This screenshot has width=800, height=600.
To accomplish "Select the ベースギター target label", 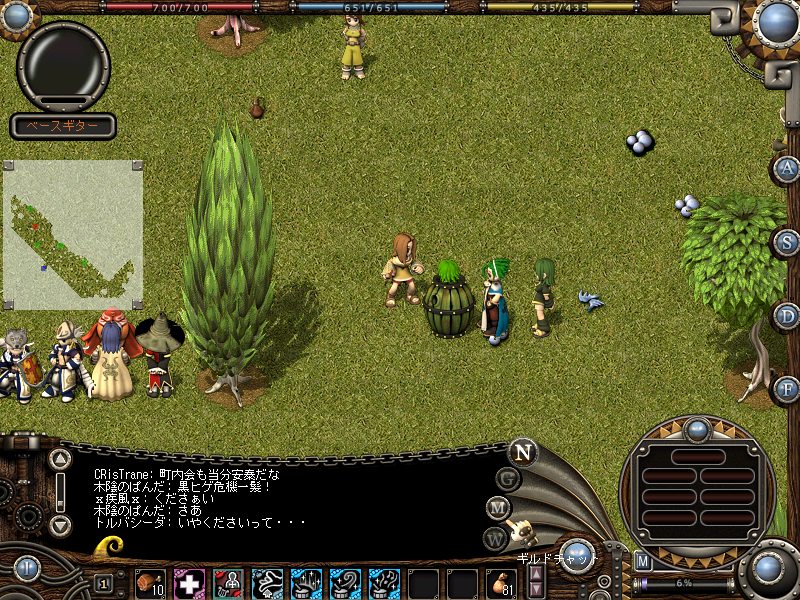I will pyautogui.click(x=63, y=127).
